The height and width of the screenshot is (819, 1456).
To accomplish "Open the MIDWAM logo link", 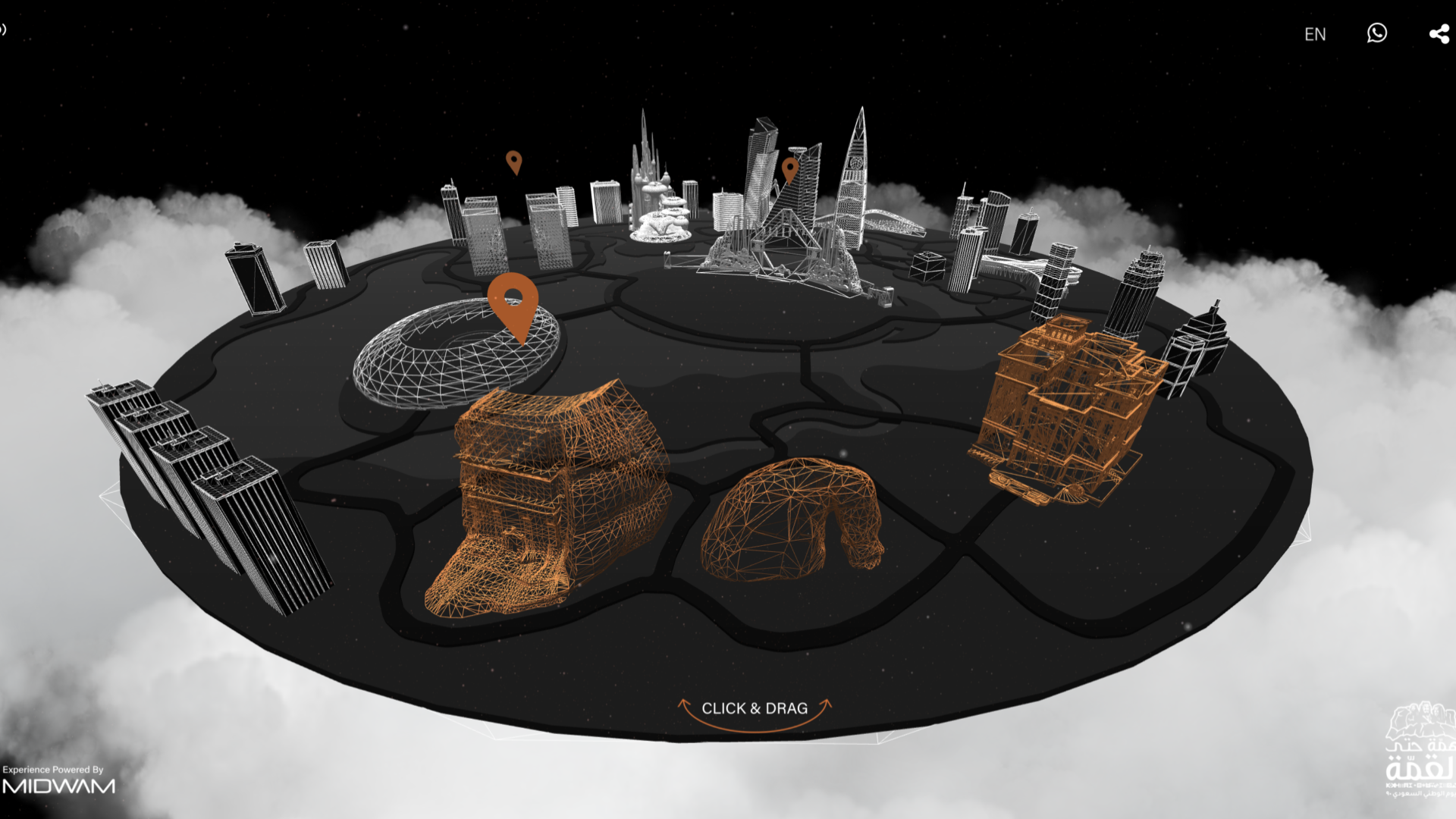I will click(59, 786).
